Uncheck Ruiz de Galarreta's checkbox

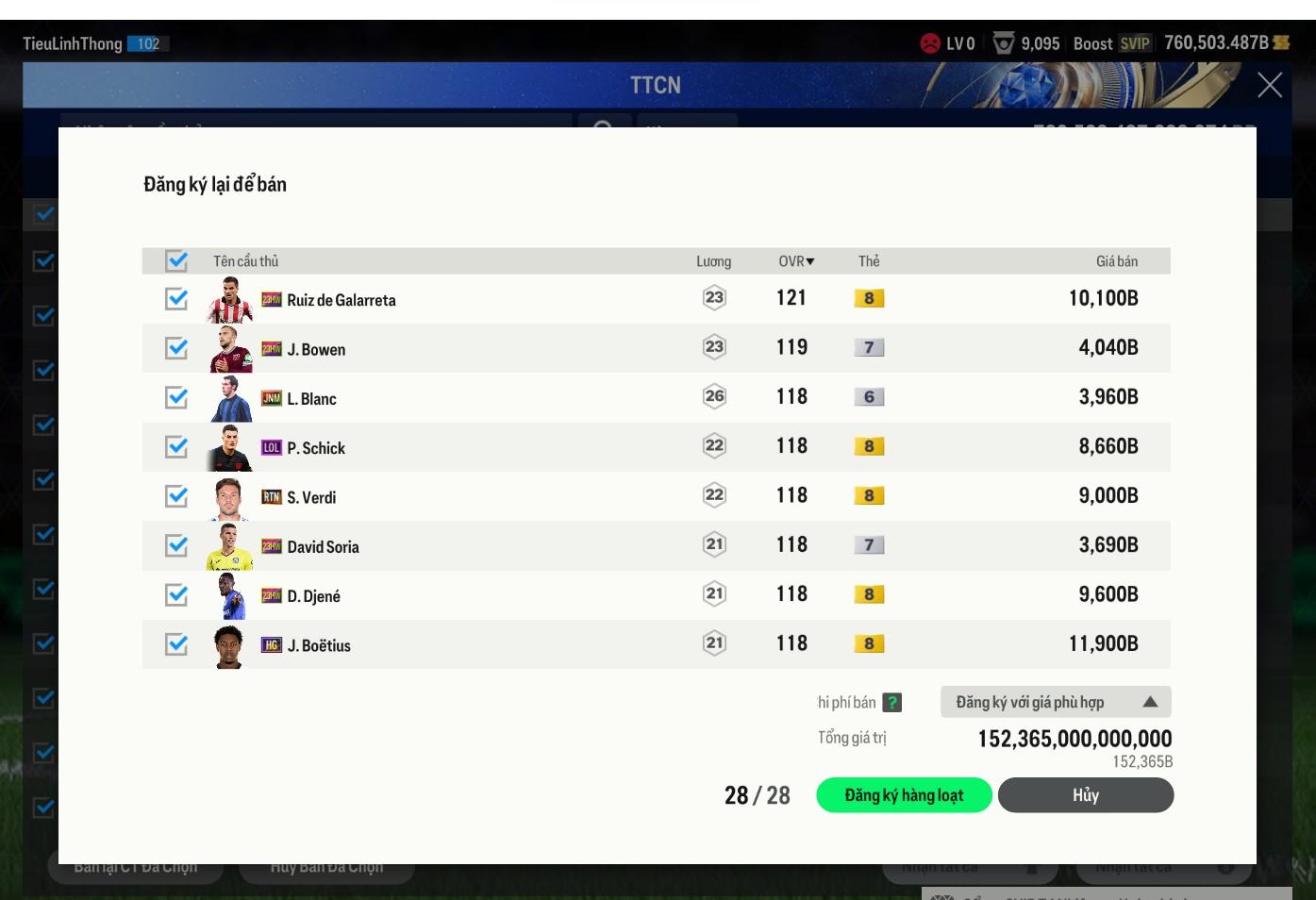click(x=176, y=299)
